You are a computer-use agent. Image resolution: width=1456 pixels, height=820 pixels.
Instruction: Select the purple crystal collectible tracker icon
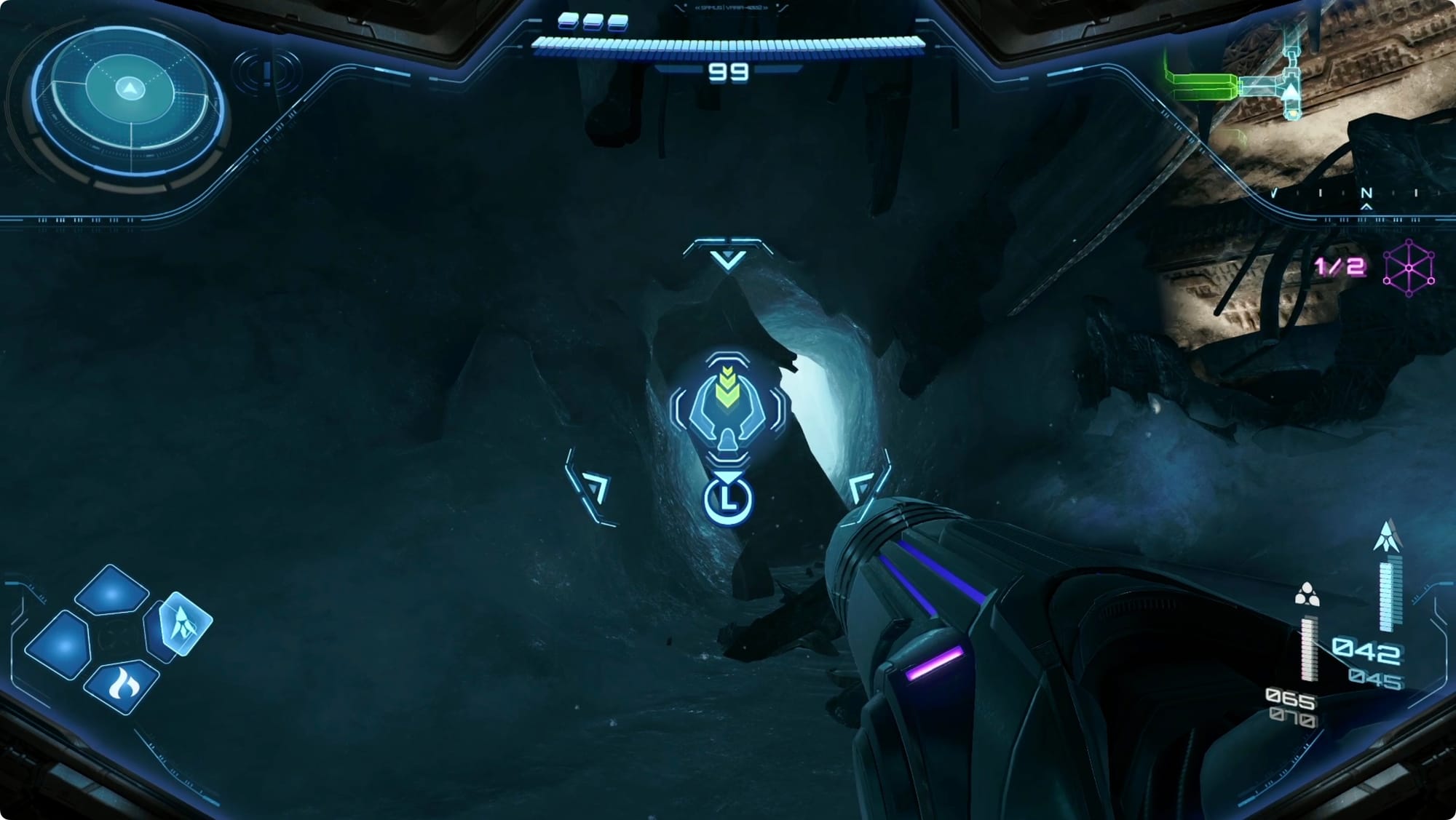pos(1408,267)
